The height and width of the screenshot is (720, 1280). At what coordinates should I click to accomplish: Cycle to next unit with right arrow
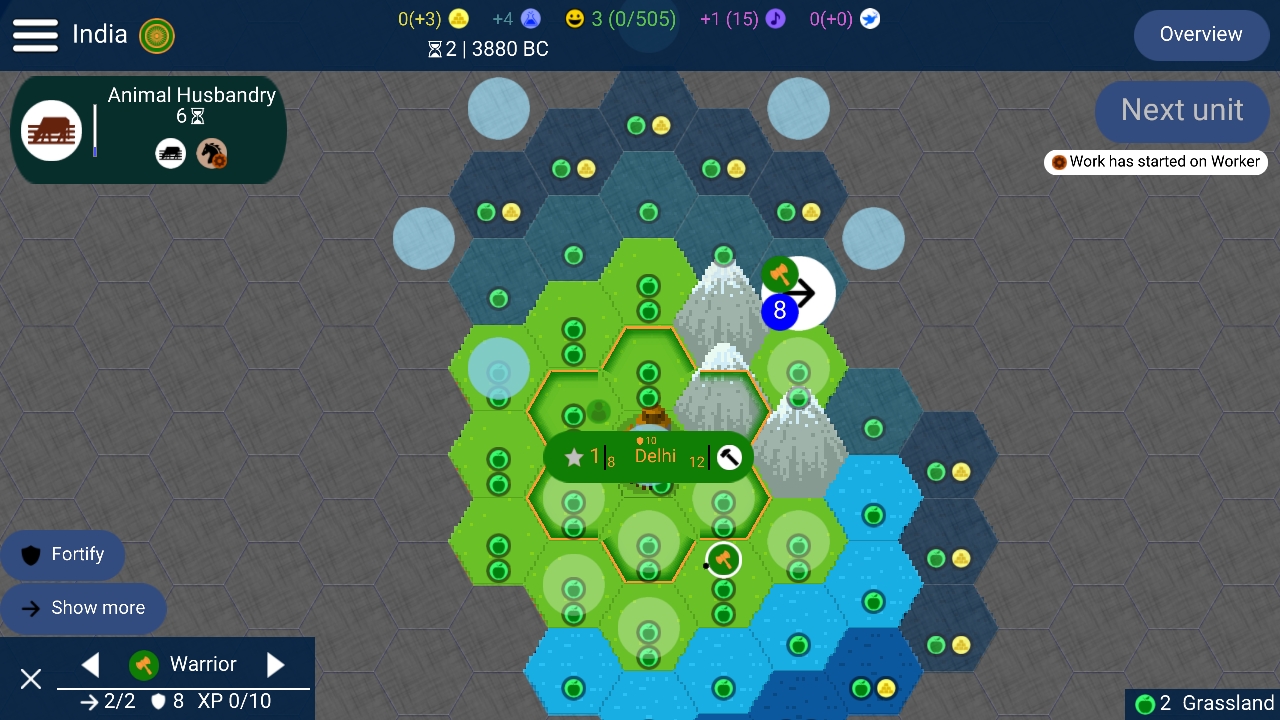(276, 664)
